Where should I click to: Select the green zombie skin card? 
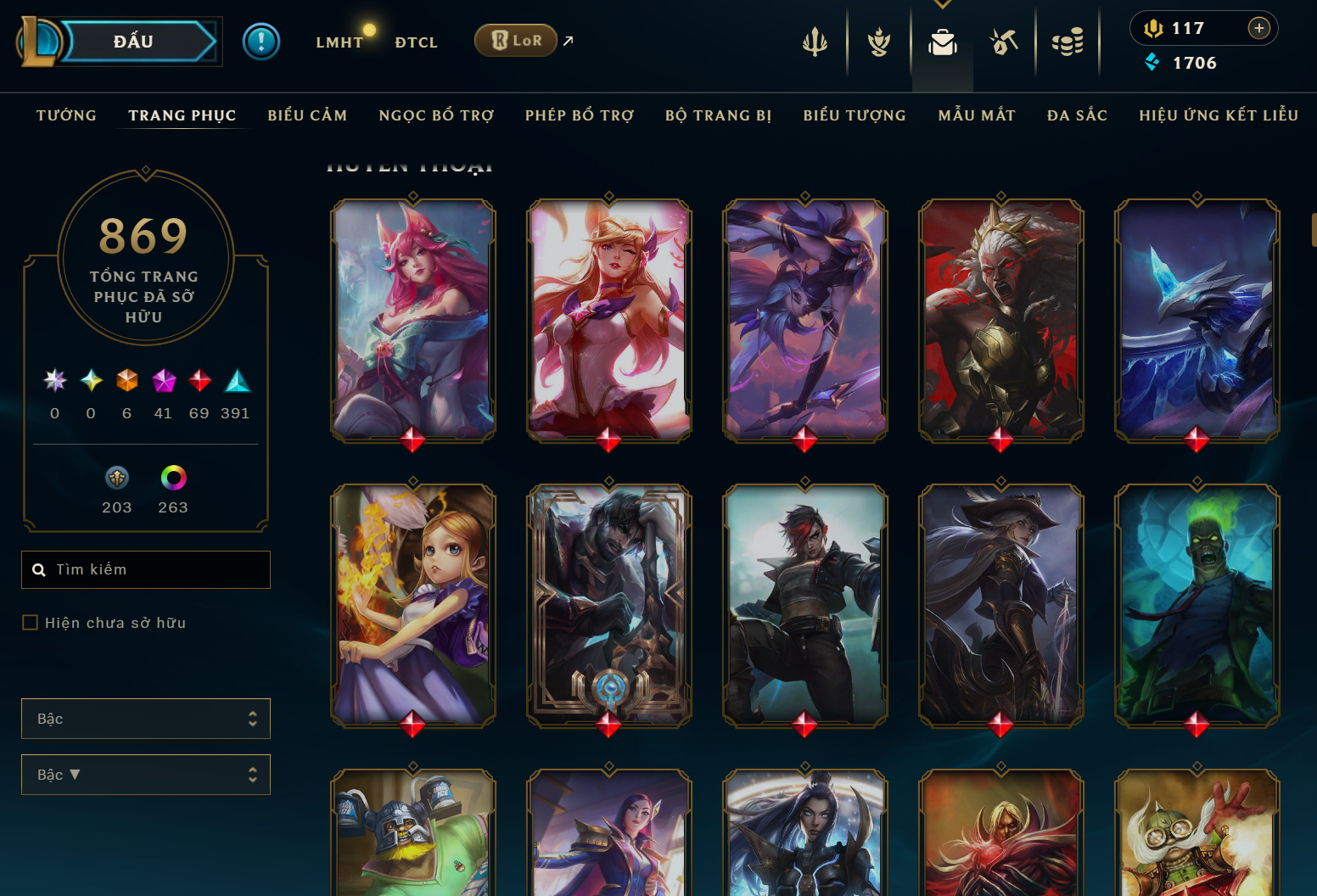click(1197, 605)
